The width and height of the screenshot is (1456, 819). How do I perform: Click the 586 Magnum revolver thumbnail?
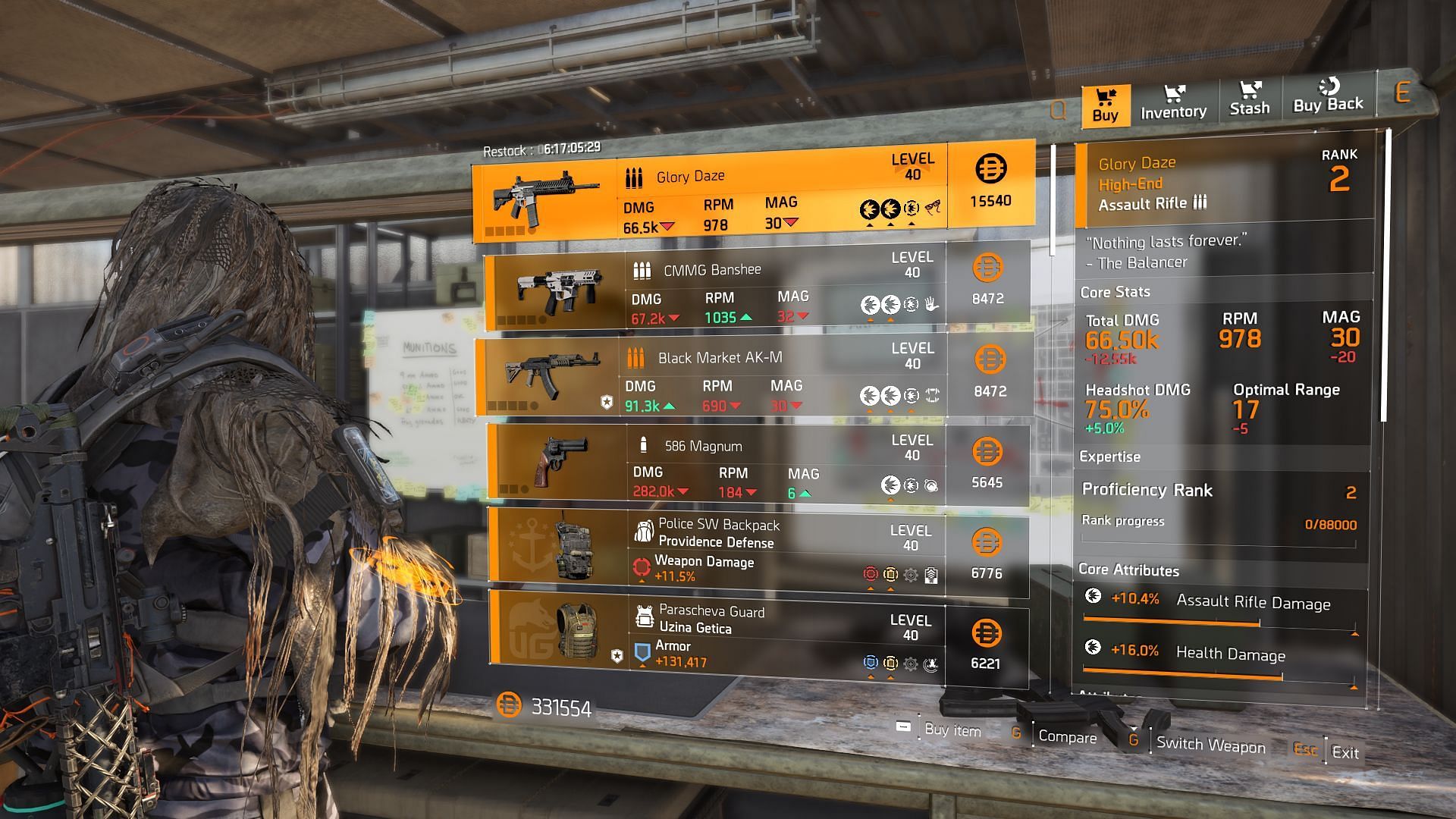click(x=559, y=462)
